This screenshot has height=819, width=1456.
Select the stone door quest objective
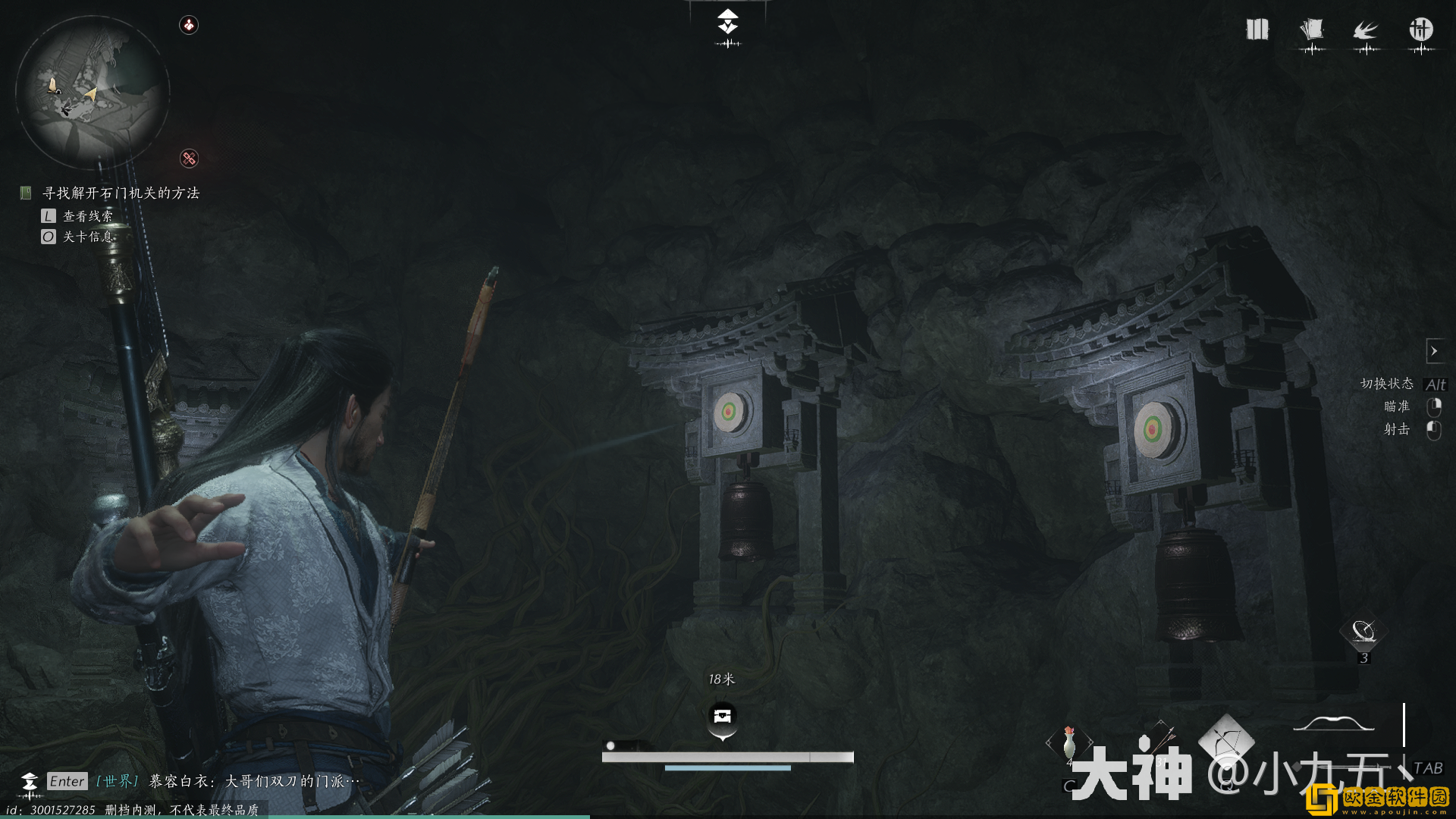pos(121,193)
